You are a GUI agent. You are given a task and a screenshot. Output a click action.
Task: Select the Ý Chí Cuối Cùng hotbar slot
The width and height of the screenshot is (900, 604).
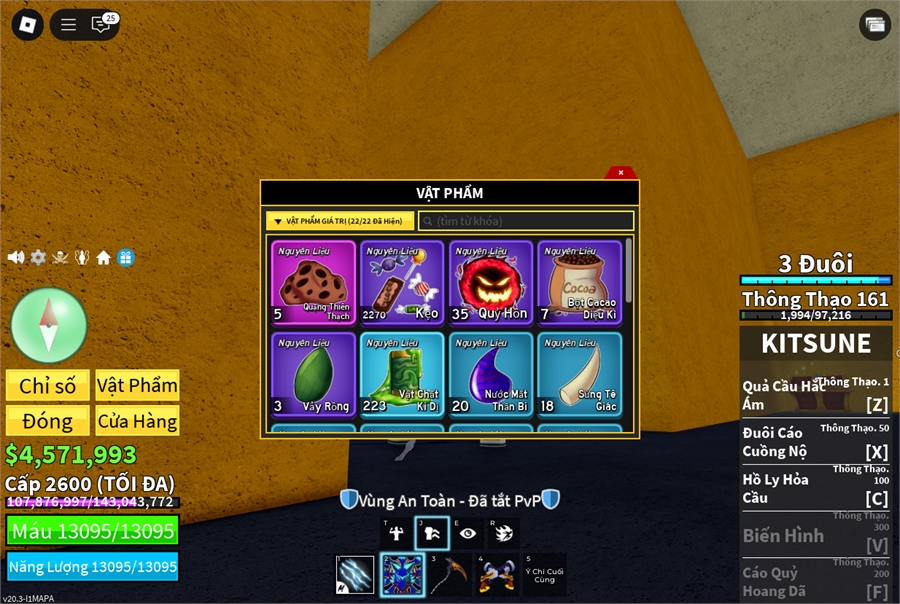pos(544,575)
